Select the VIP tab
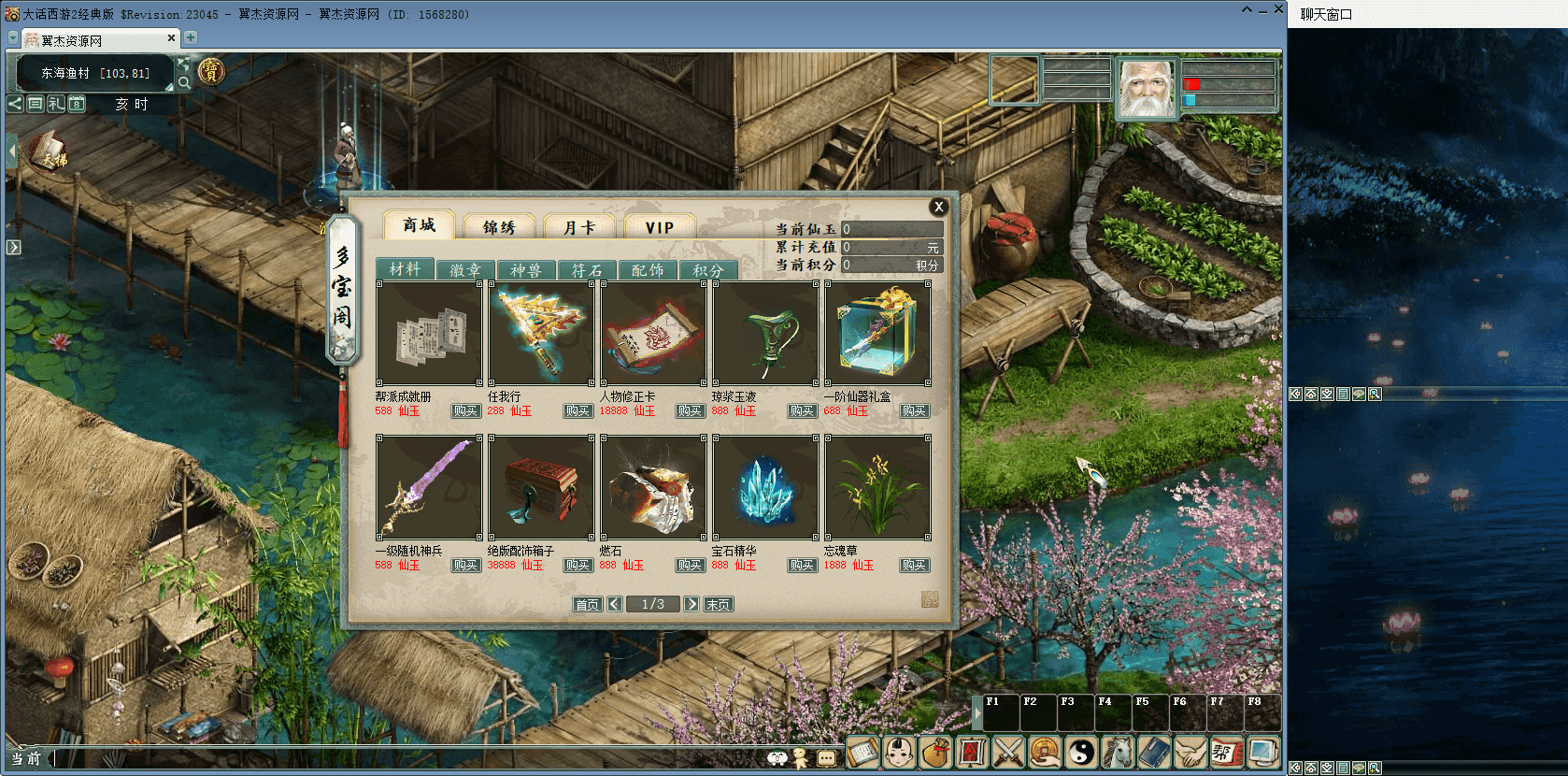 tap(660, 227)
